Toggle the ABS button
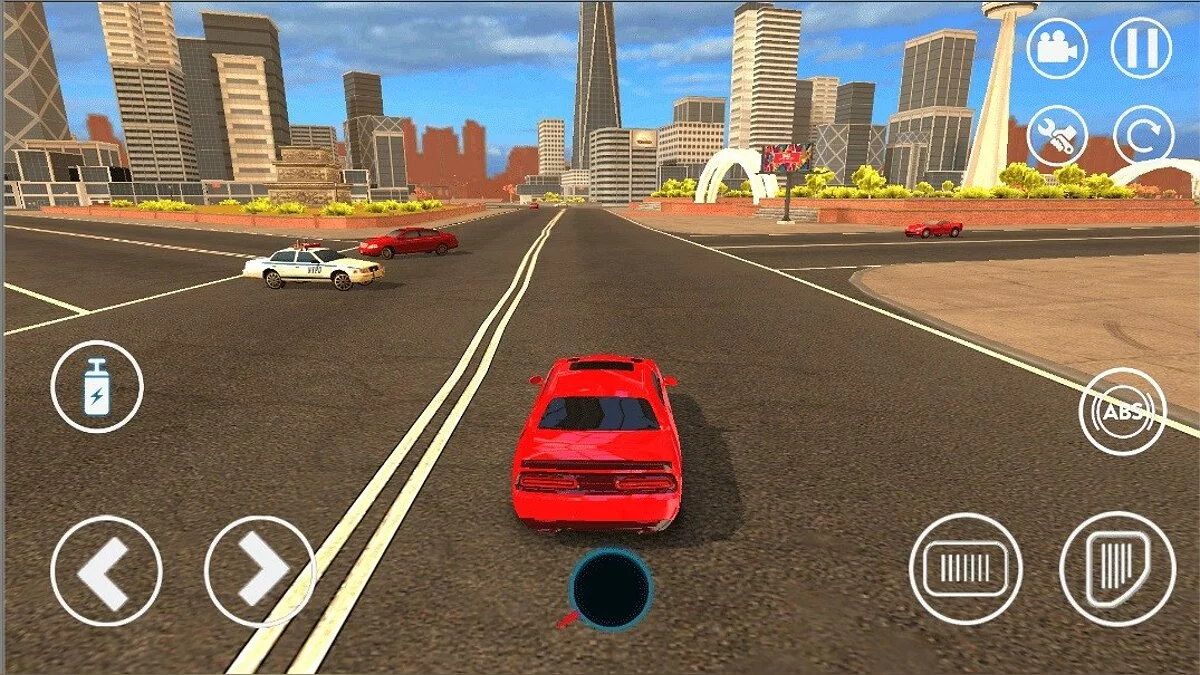The image size is (1200, 675). [x=1123, y=411]
